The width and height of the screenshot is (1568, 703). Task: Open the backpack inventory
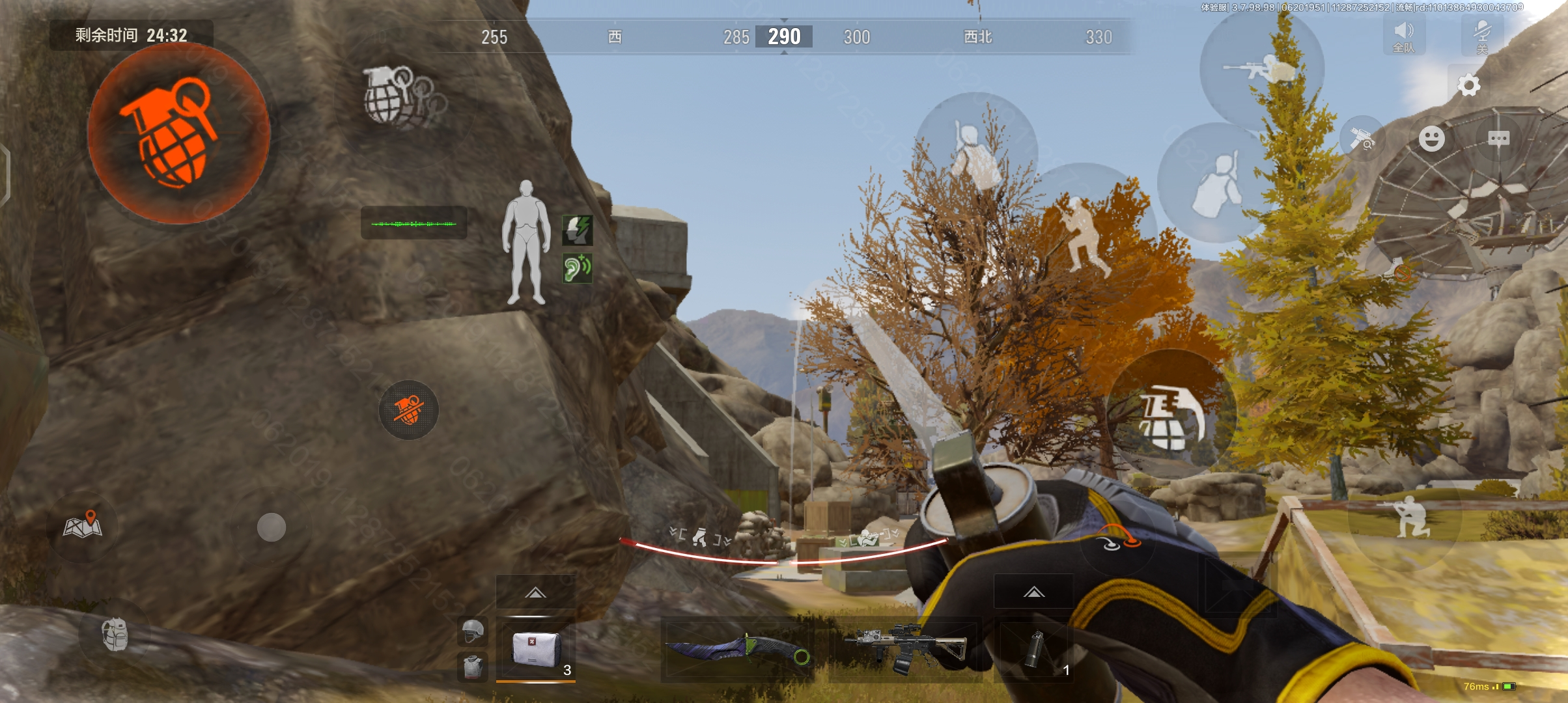point(115,634)
